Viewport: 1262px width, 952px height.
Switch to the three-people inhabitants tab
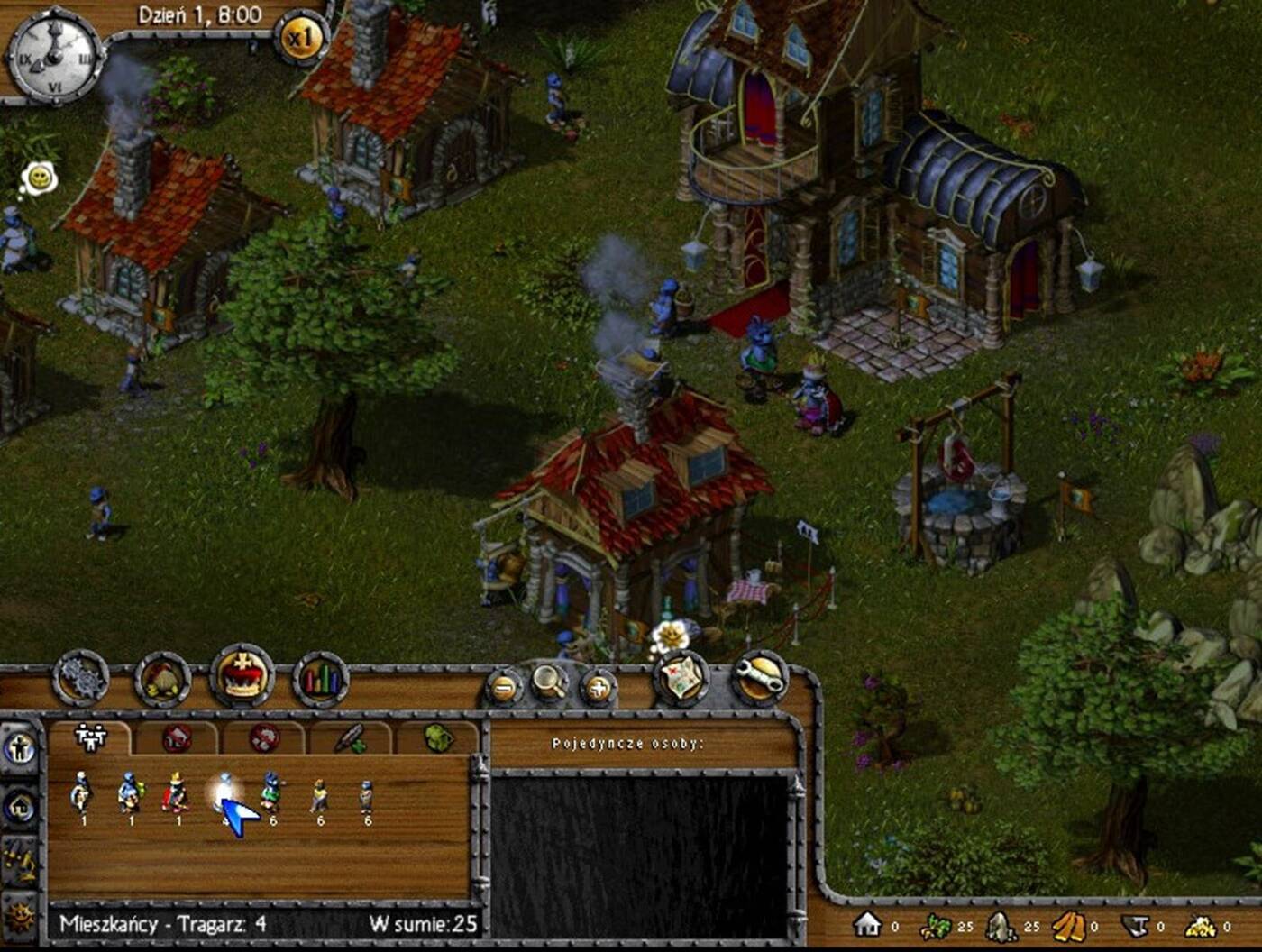90,737
